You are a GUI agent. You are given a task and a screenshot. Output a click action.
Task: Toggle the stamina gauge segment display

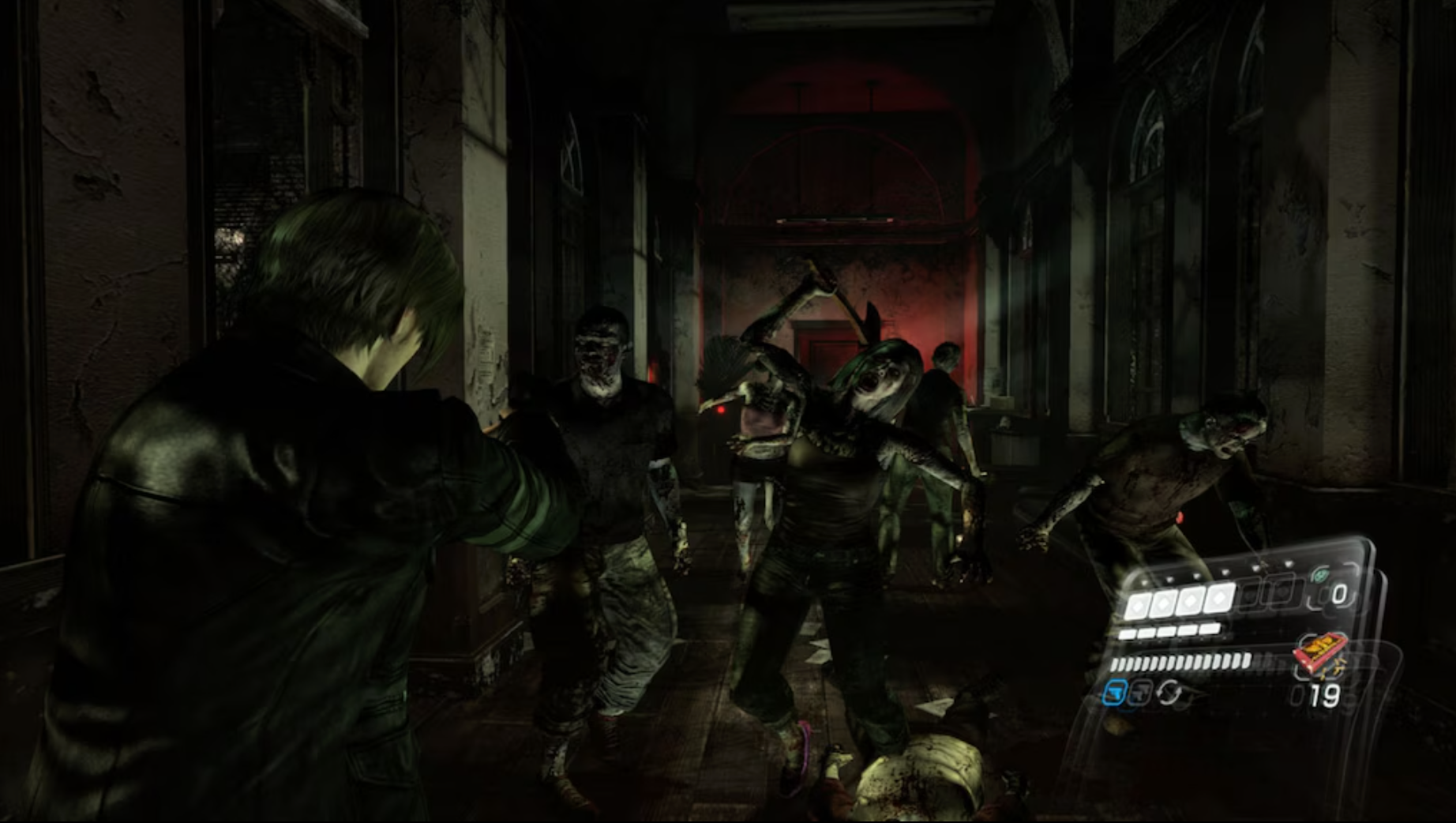point(1181,662)
